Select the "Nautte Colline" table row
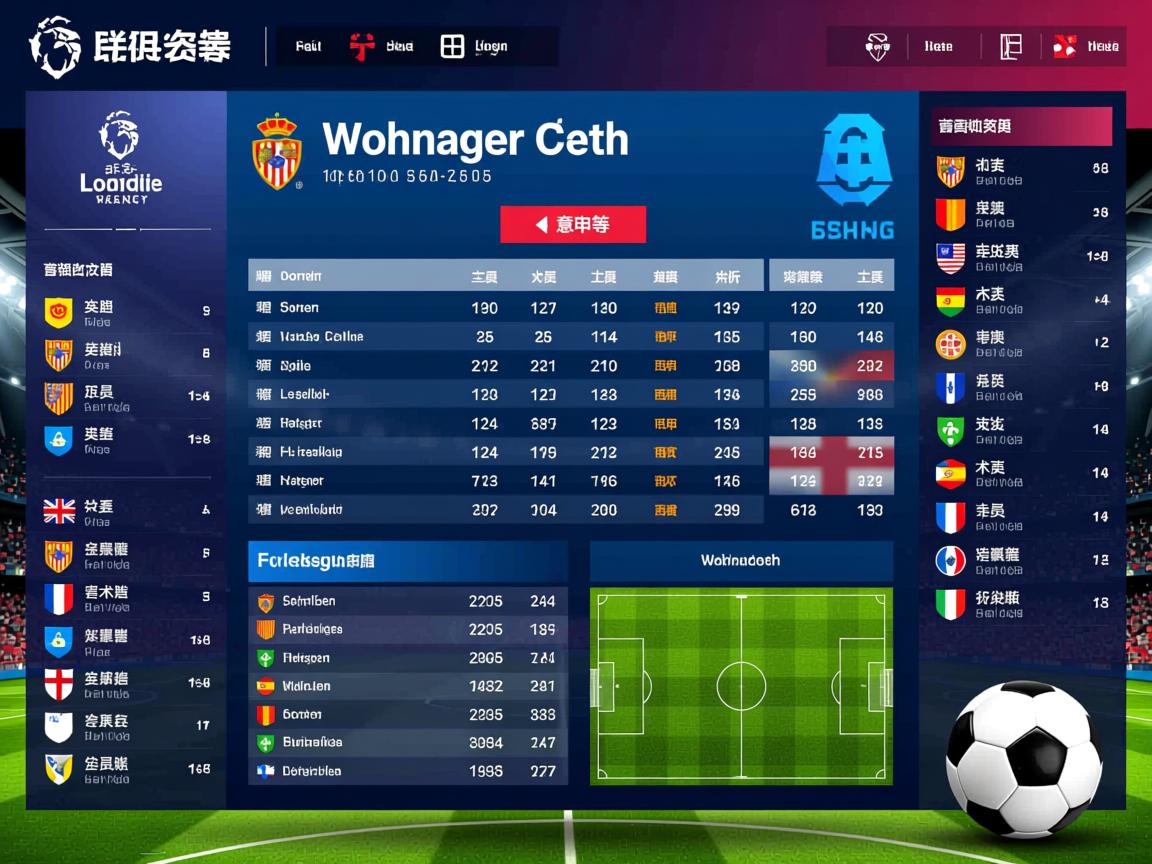The width and height of the screenshot is (1152, 864). 505,337
